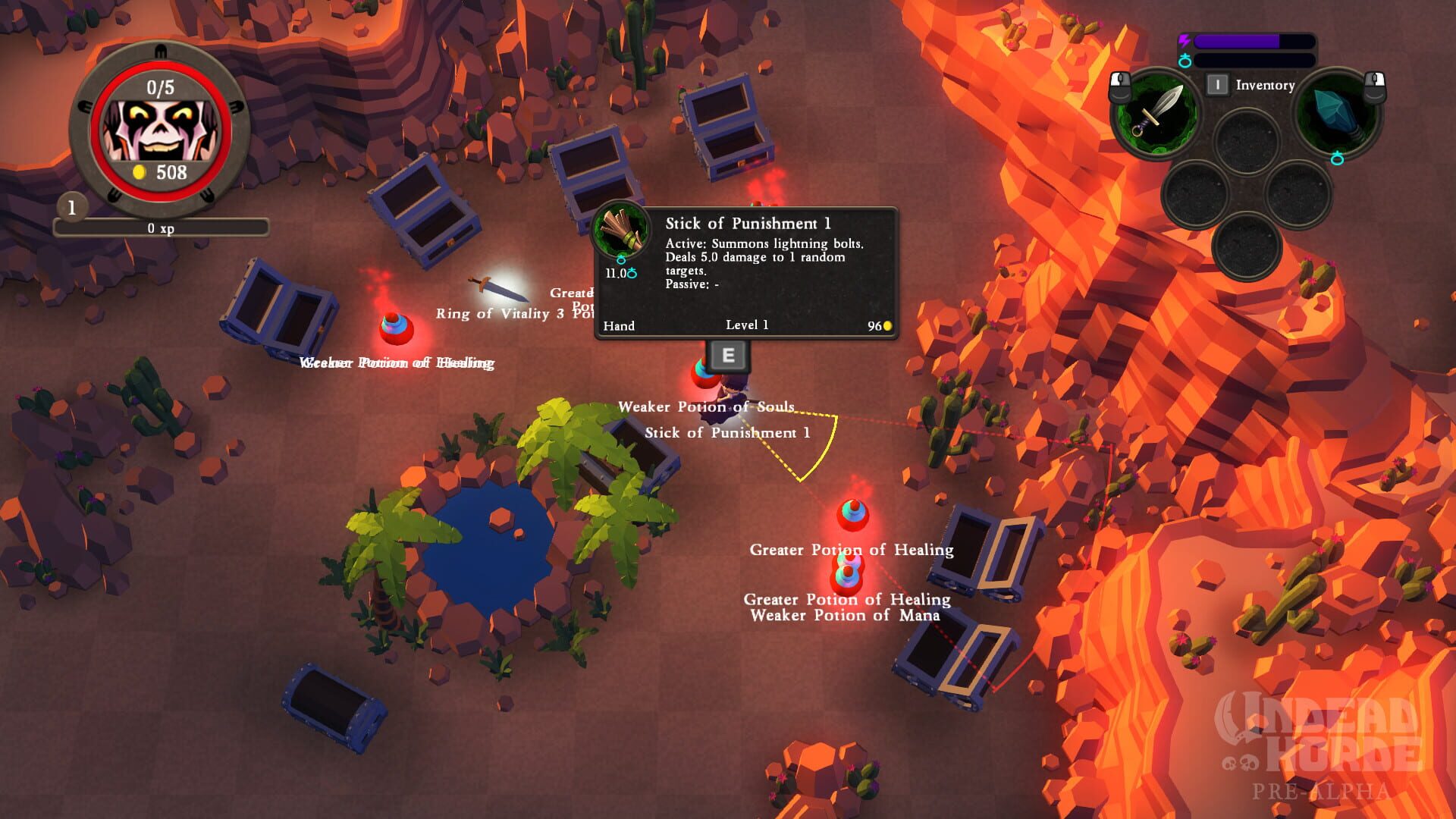This screenshot has width=1456, height=819.
Task: Select the Ring of Vitality 3 label
Action: pos(499,314)
